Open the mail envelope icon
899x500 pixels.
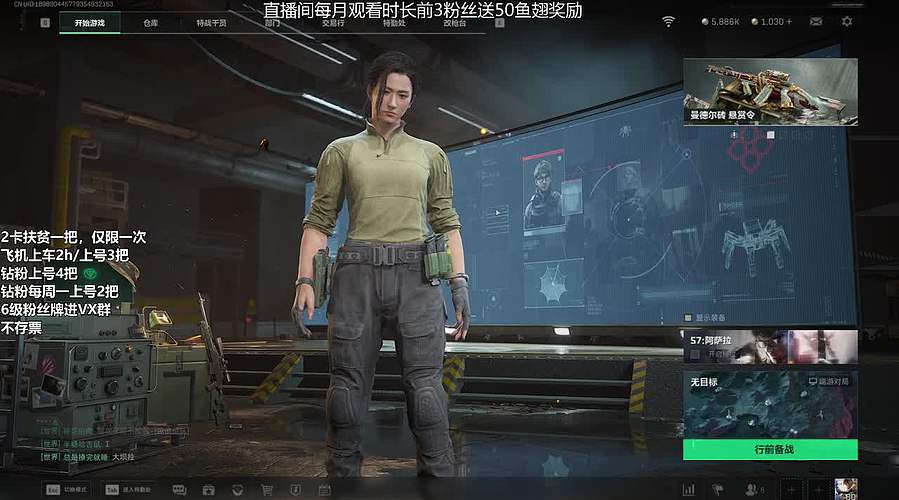click(x=816, y=21)
